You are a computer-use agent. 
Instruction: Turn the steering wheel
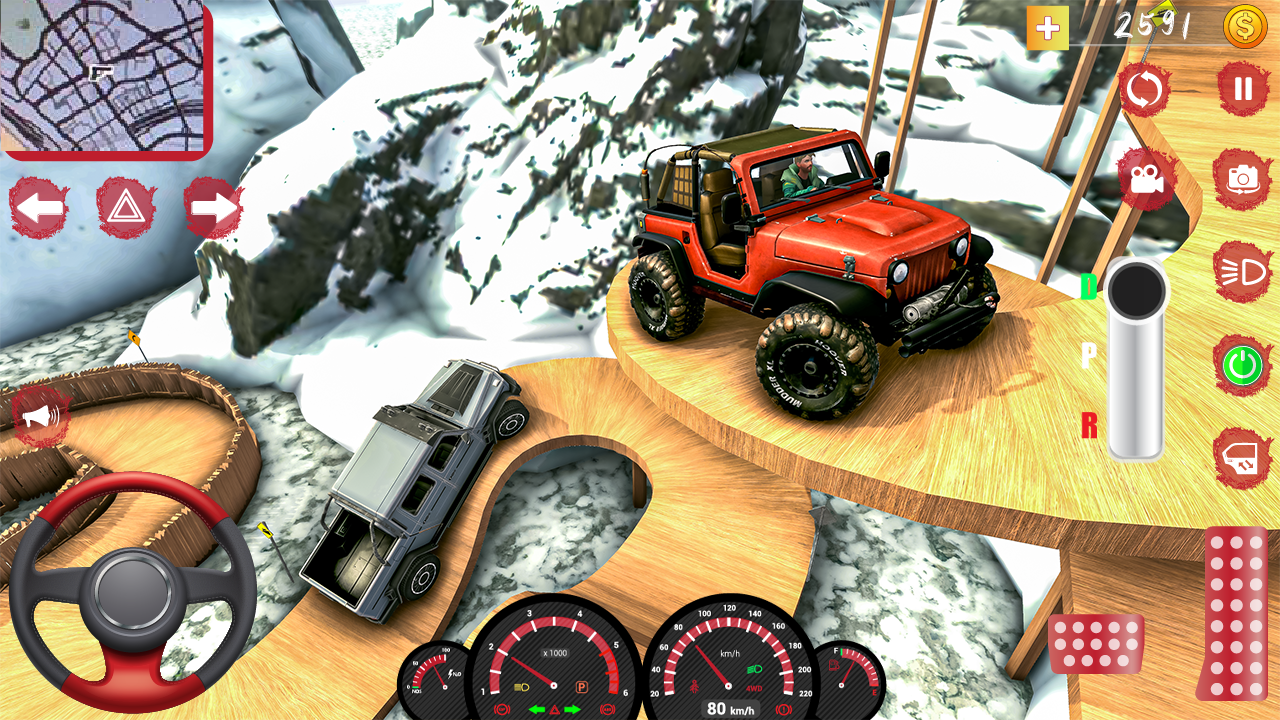pos(130,597)
